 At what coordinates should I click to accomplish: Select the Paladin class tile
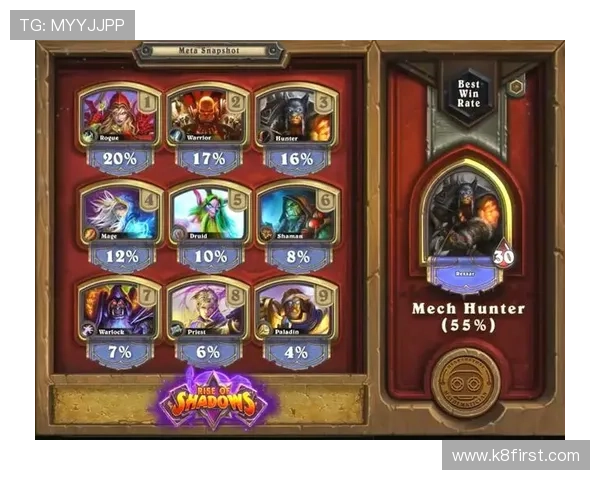tap(295, 310)
